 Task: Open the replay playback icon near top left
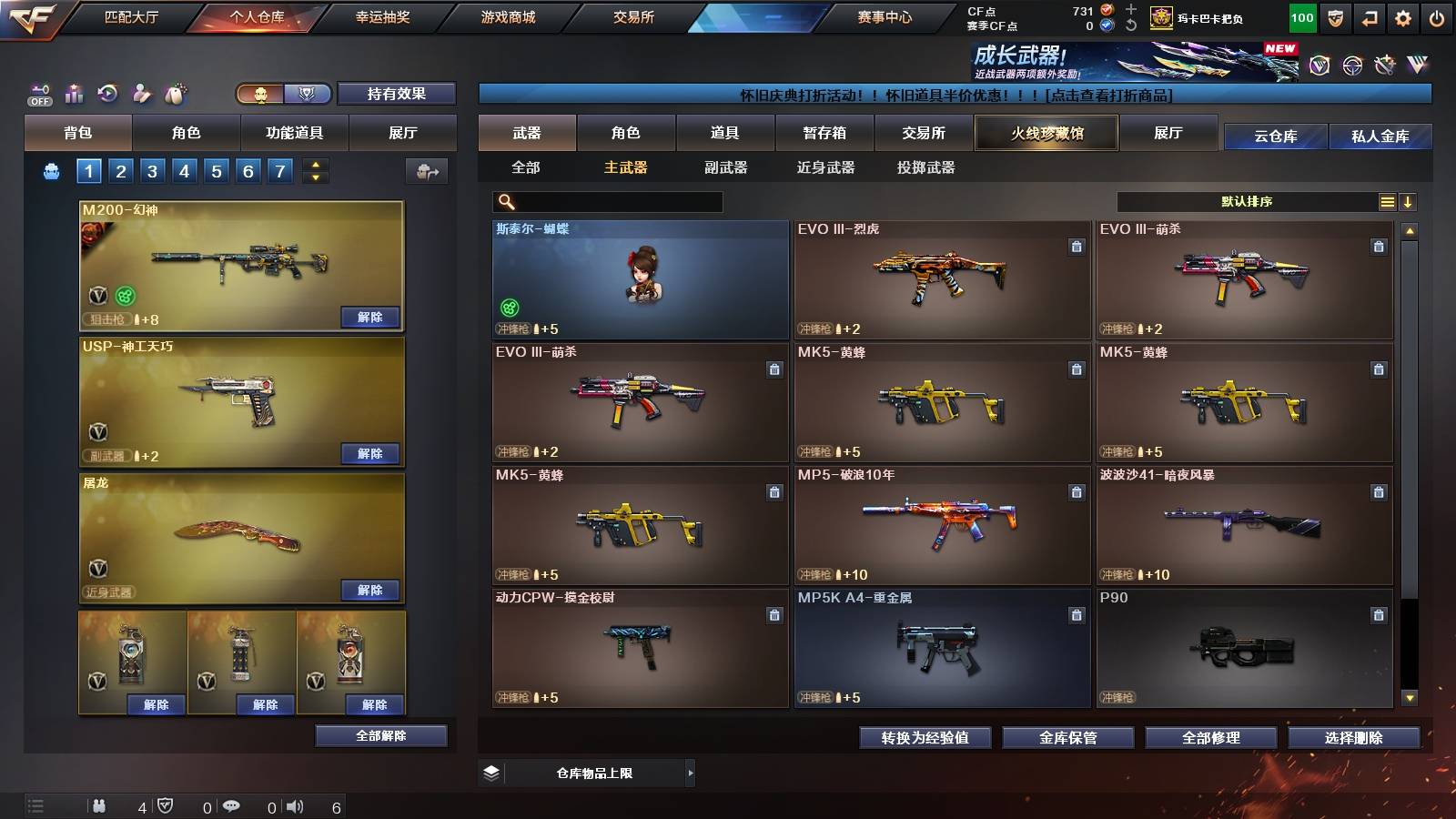click(x=108, y=93)
